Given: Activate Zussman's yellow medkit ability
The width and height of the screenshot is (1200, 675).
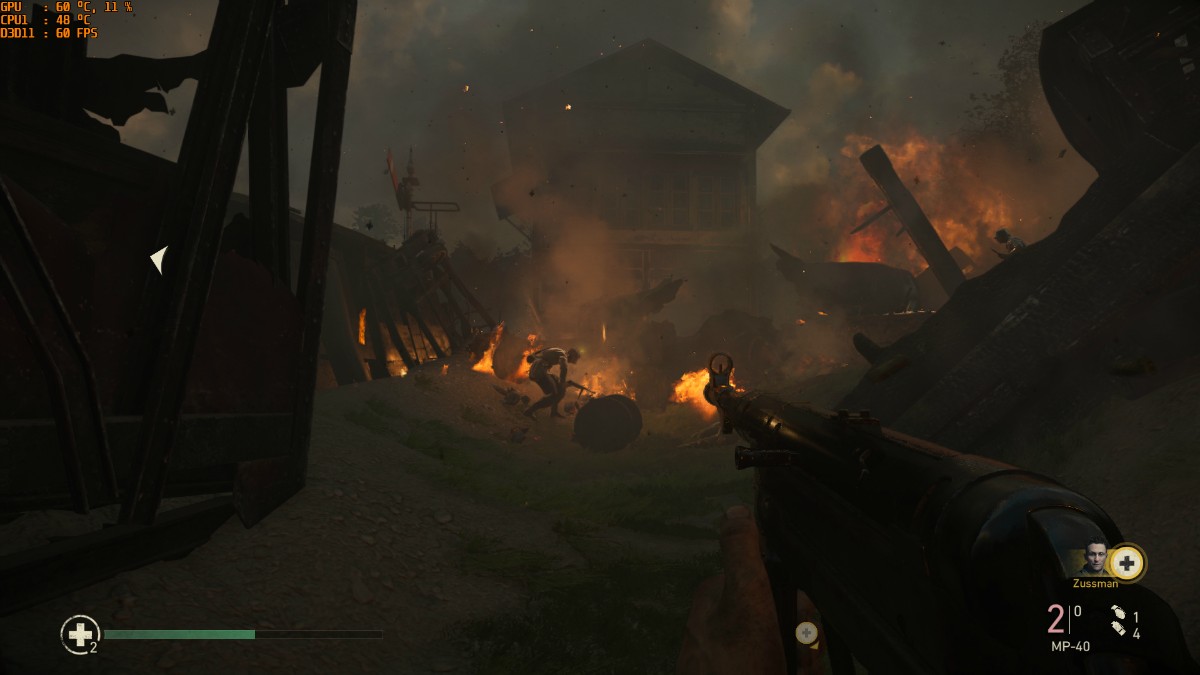Looking at the screenshot, I should coord(1127,563).
